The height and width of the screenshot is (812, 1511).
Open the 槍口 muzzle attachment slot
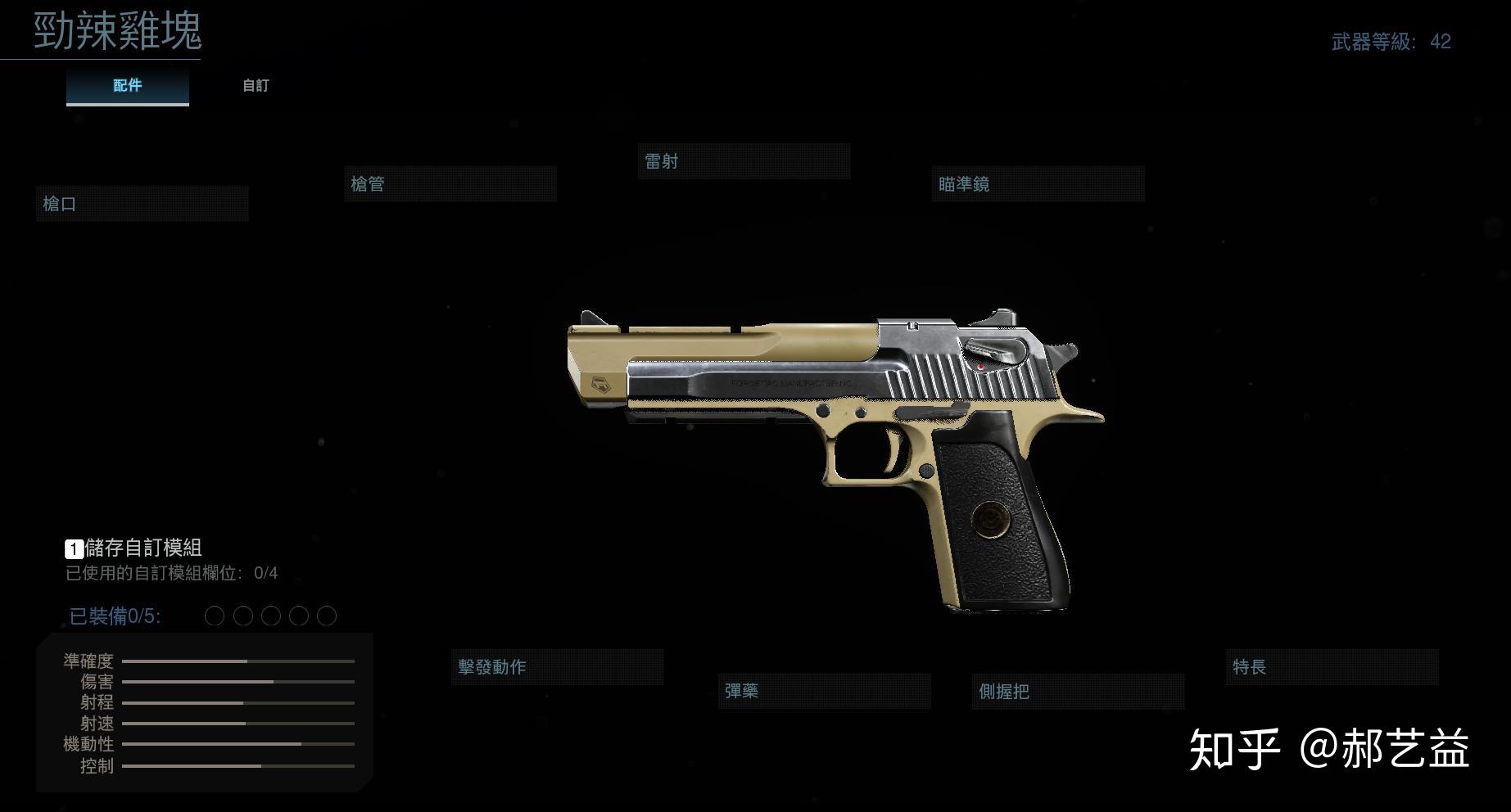(141, 204)
